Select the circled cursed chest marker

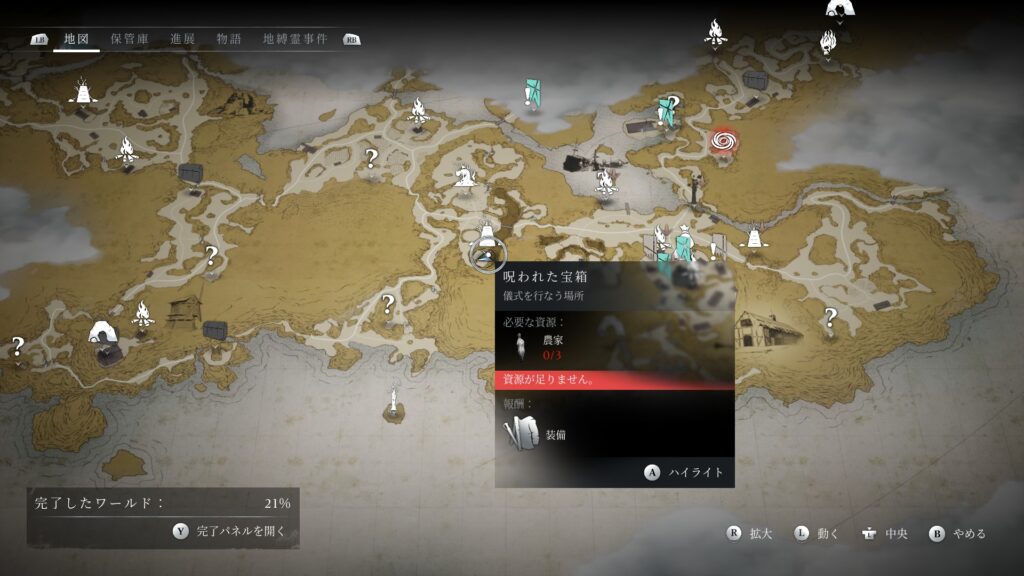(x=487, y=254)
